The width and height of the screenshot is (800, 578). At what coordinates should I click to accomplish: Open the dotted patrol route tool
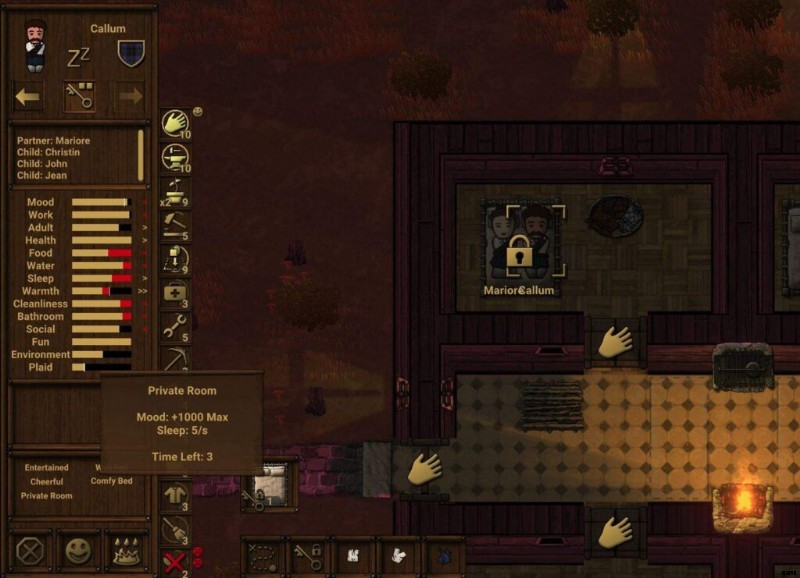[262, 556]
